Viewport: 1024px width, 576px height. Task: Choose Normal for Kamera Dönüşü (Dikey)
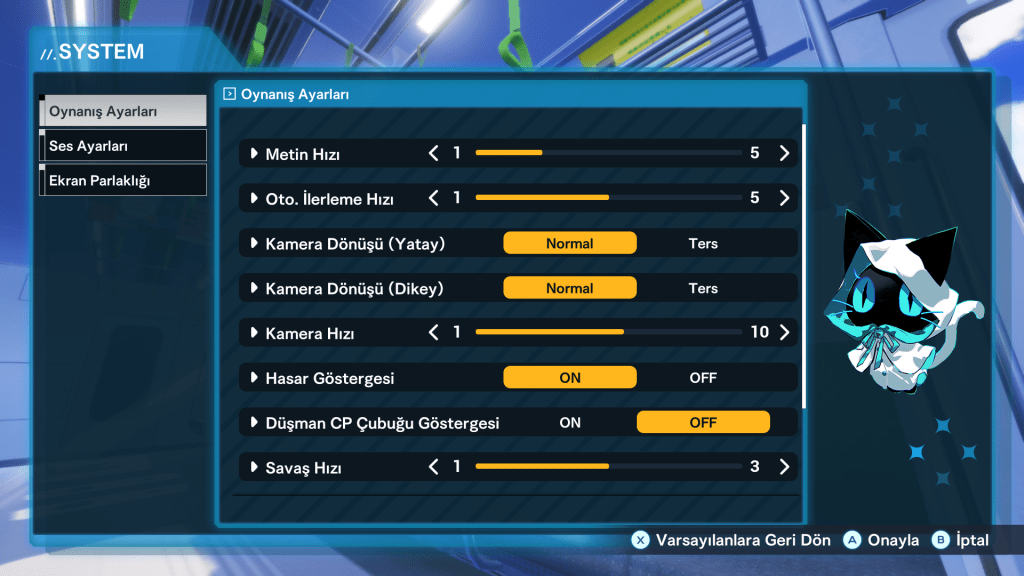pos(569,288)
